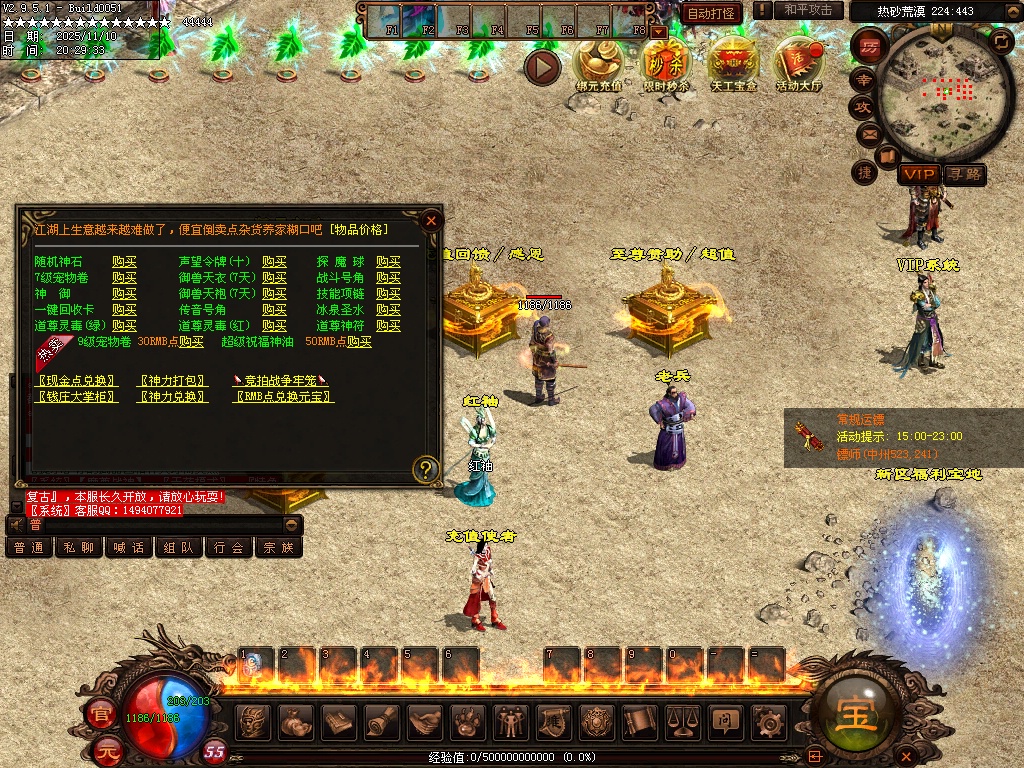
Task: Open the 现金点兑换 link
Action: click(78, 381)
